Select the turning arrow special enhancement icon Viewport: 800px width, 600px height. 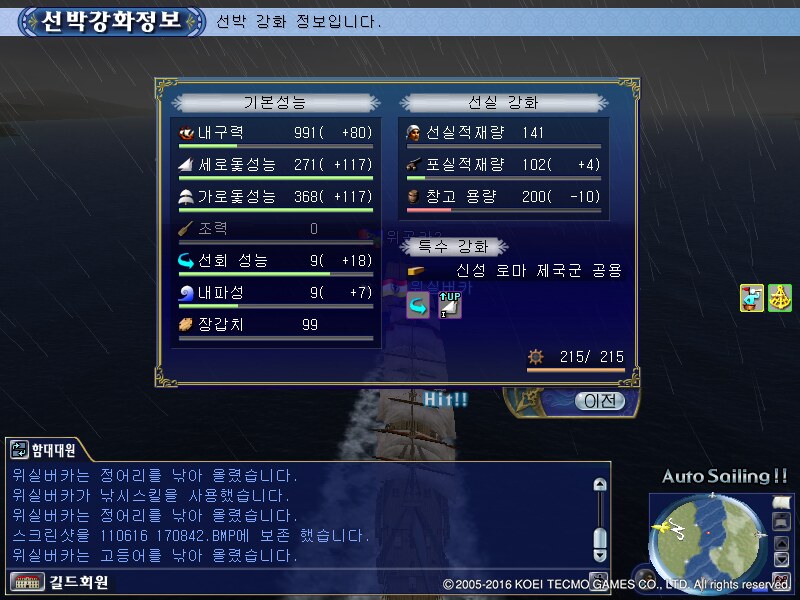(x=417, y=307)
